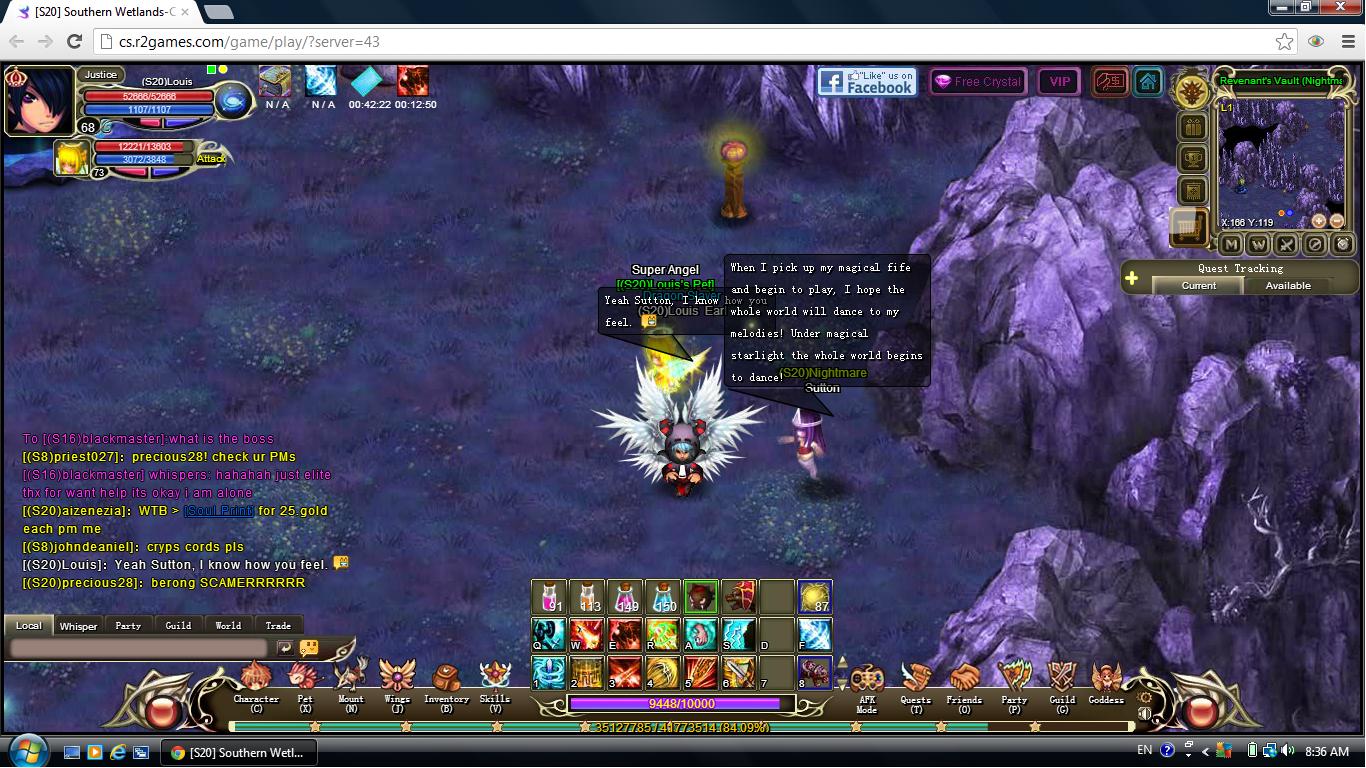1366x768 pixels.
Task: Open the Guild menu
Action: [1062, 683]
